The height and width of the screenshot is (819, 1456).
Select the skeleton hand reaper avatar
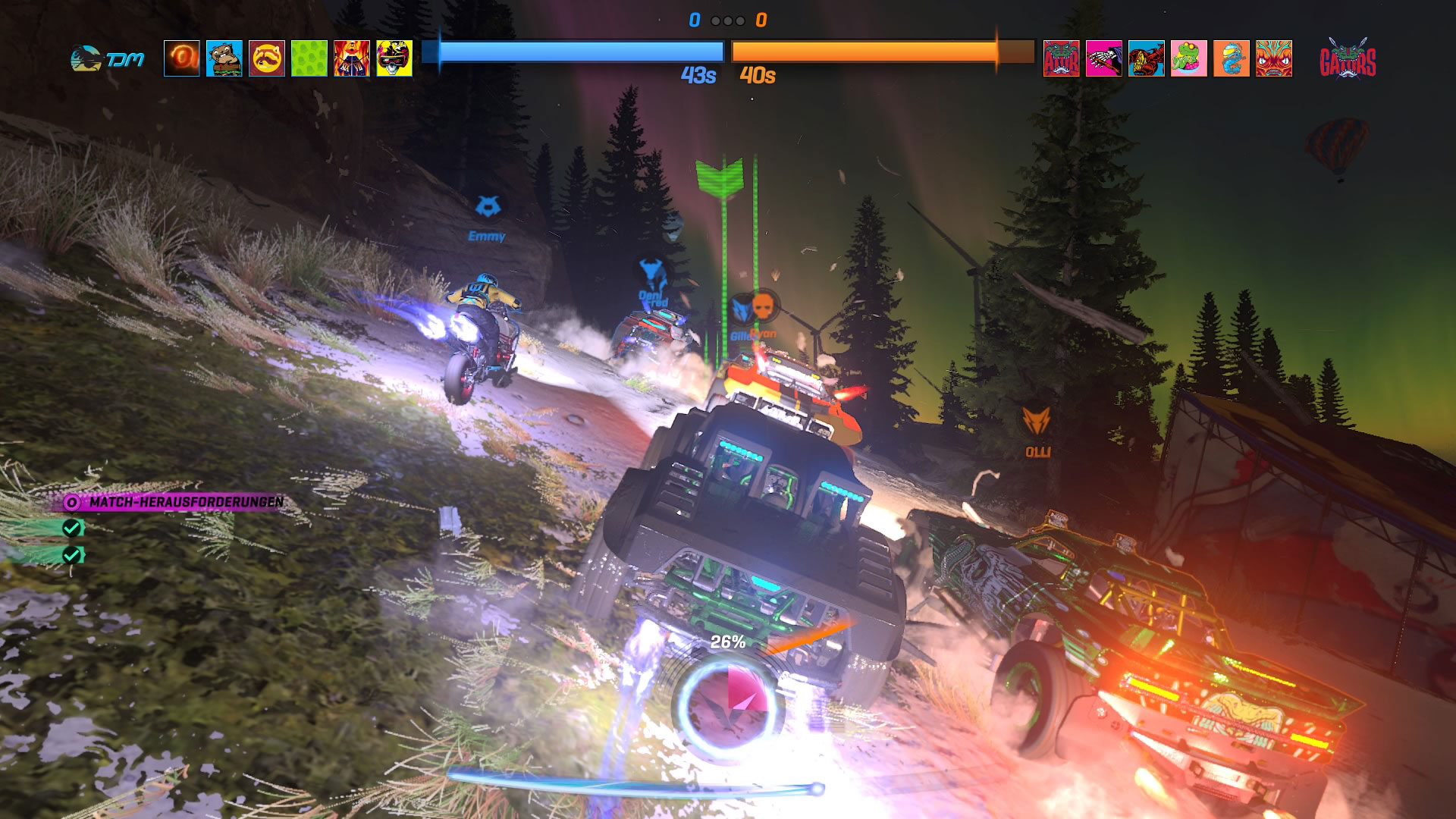coord(1104,58)
